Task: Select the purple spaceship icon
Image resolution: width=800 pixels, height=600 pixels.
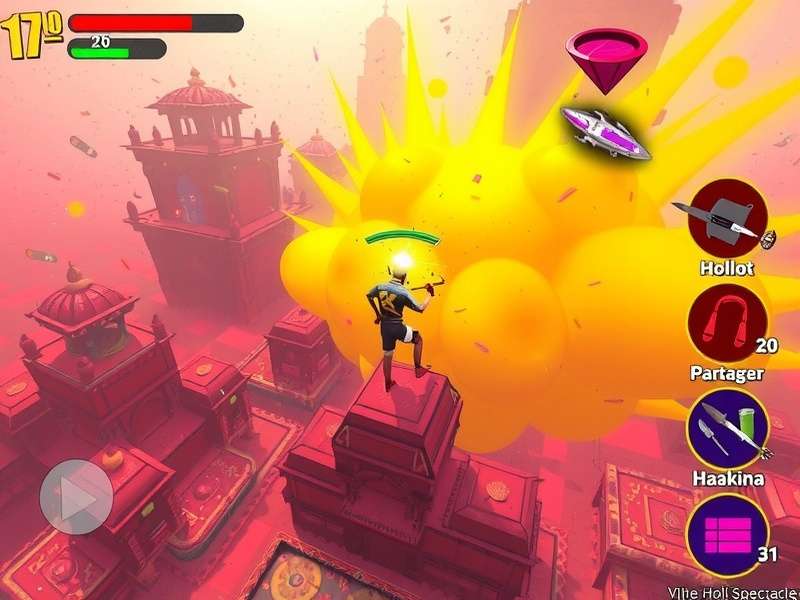Action: coord(605,132)
